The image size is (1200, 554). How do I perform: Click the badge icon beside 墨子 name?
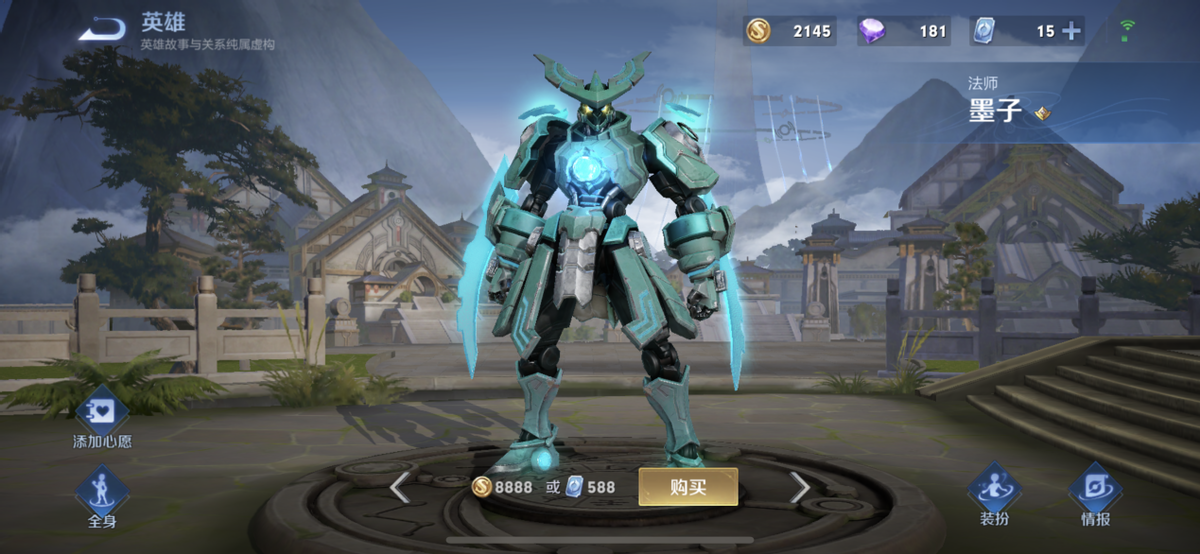pyautogui.click(x=1042, y=113)
